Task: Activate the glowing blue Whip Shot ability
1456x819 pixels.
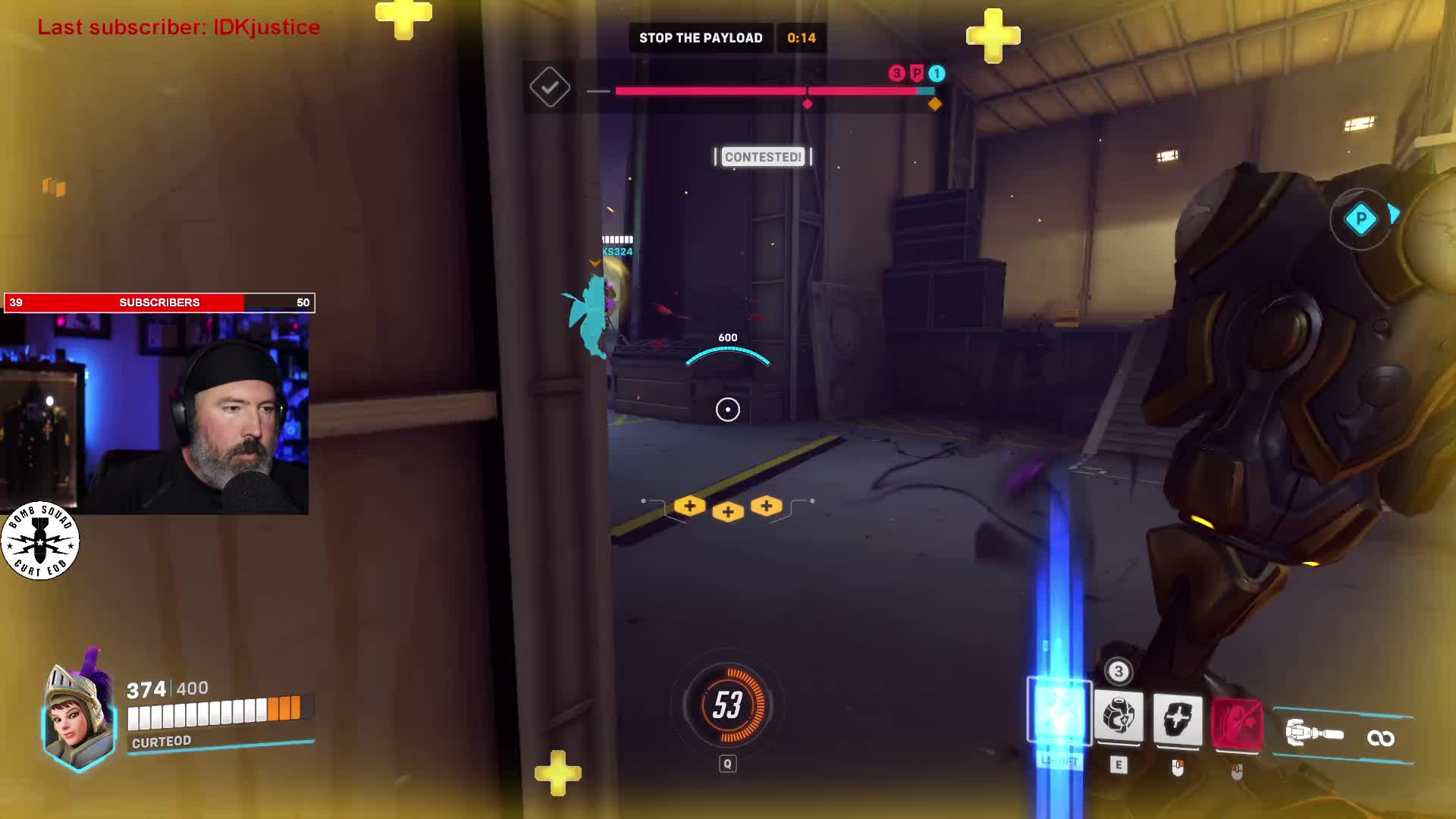Action: pos(1059,714)
